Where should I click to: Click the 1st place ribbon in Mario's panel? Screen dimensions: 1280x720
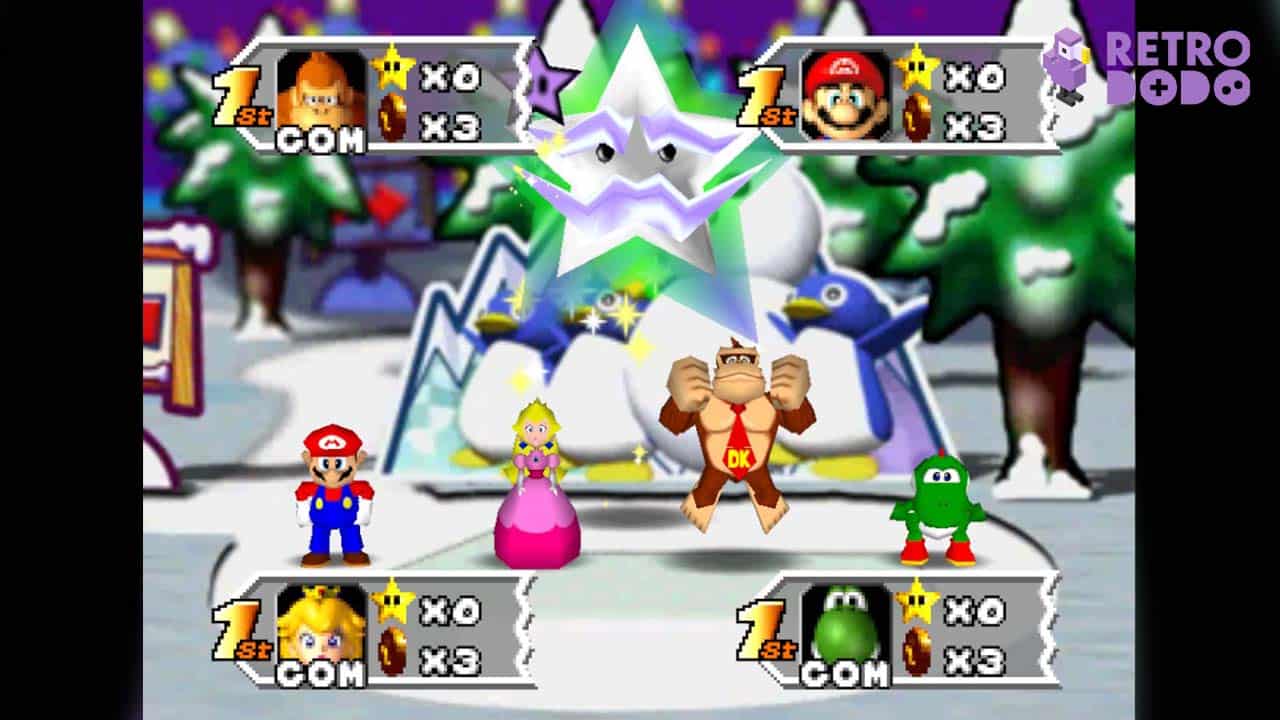(x=762, y=95)
